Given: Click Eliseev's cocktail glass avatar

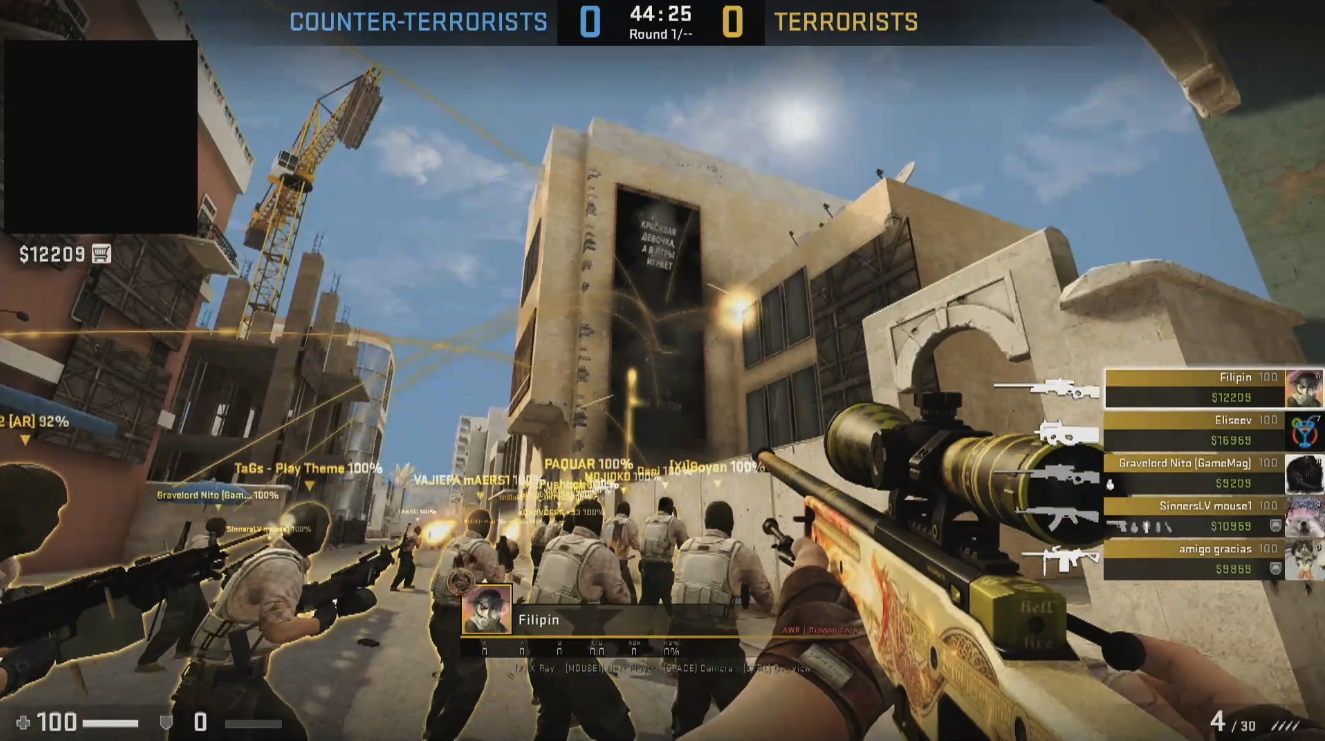Looking at the screenshot, I should coord(1303,431).
